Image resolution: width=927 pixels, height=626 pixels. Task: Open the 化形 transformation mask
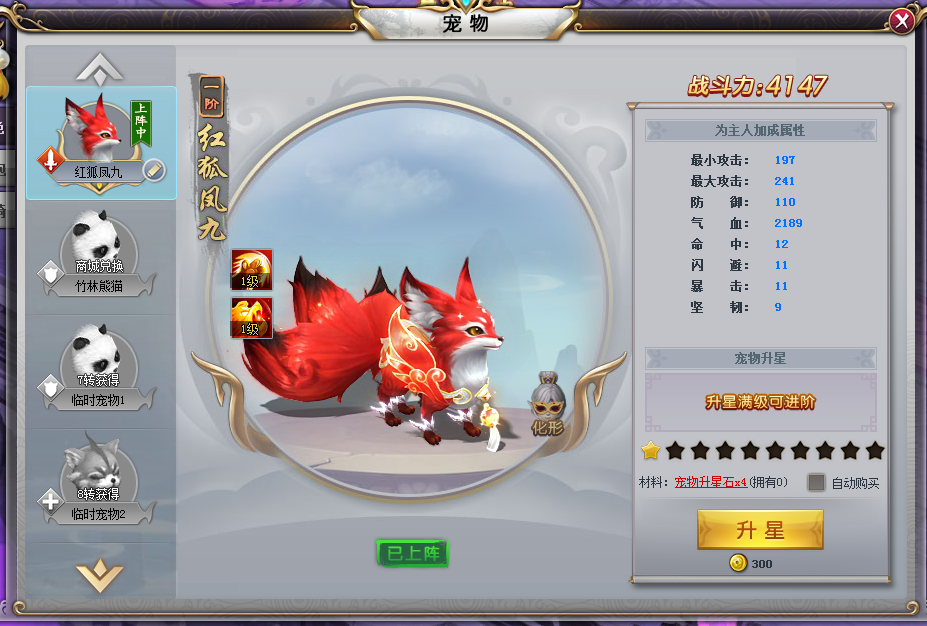[547, 405]
